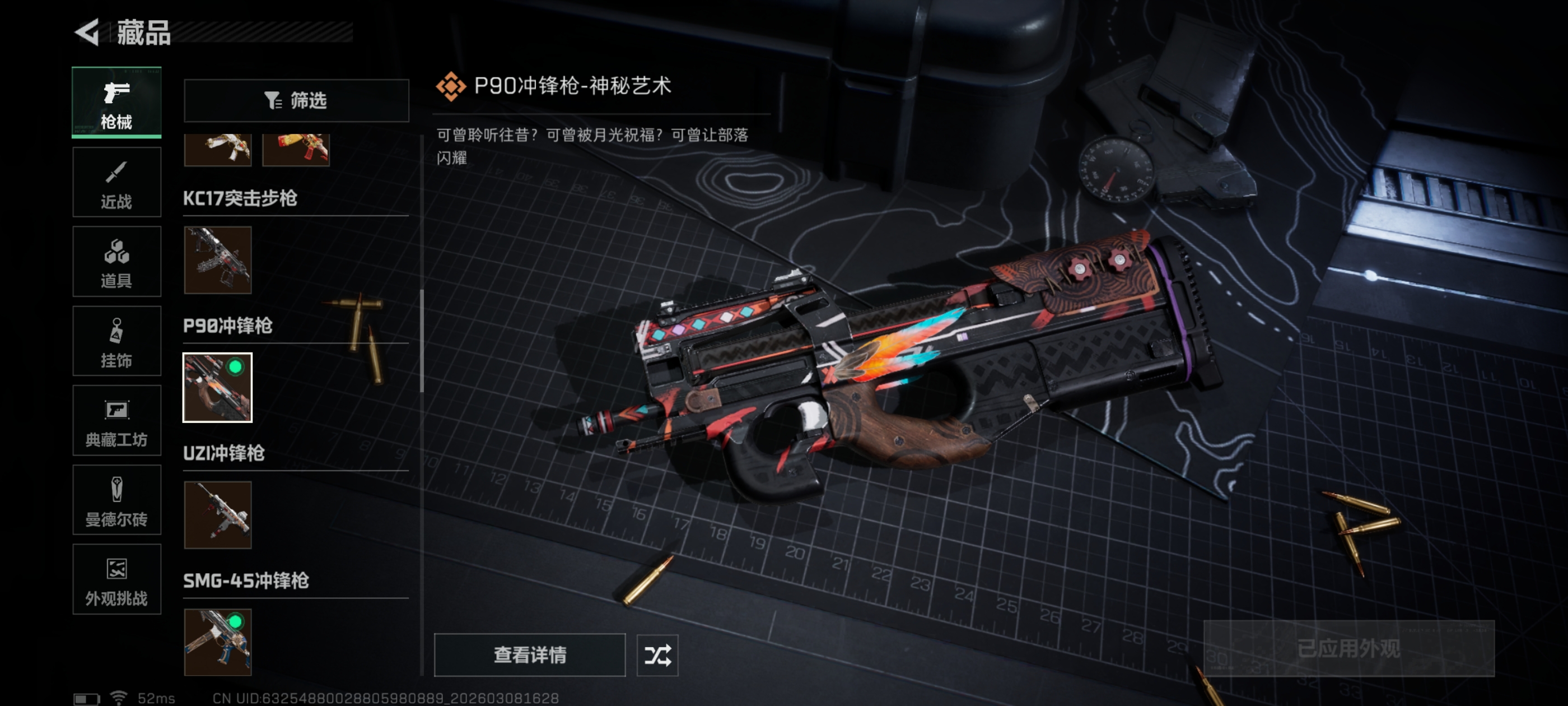Image resolution: width=1568 pixels, height=706 pixels.
Task: Select the KC17突击步枪 skin thumbnail
Action: pyautogui.click(x=218, y=260)
